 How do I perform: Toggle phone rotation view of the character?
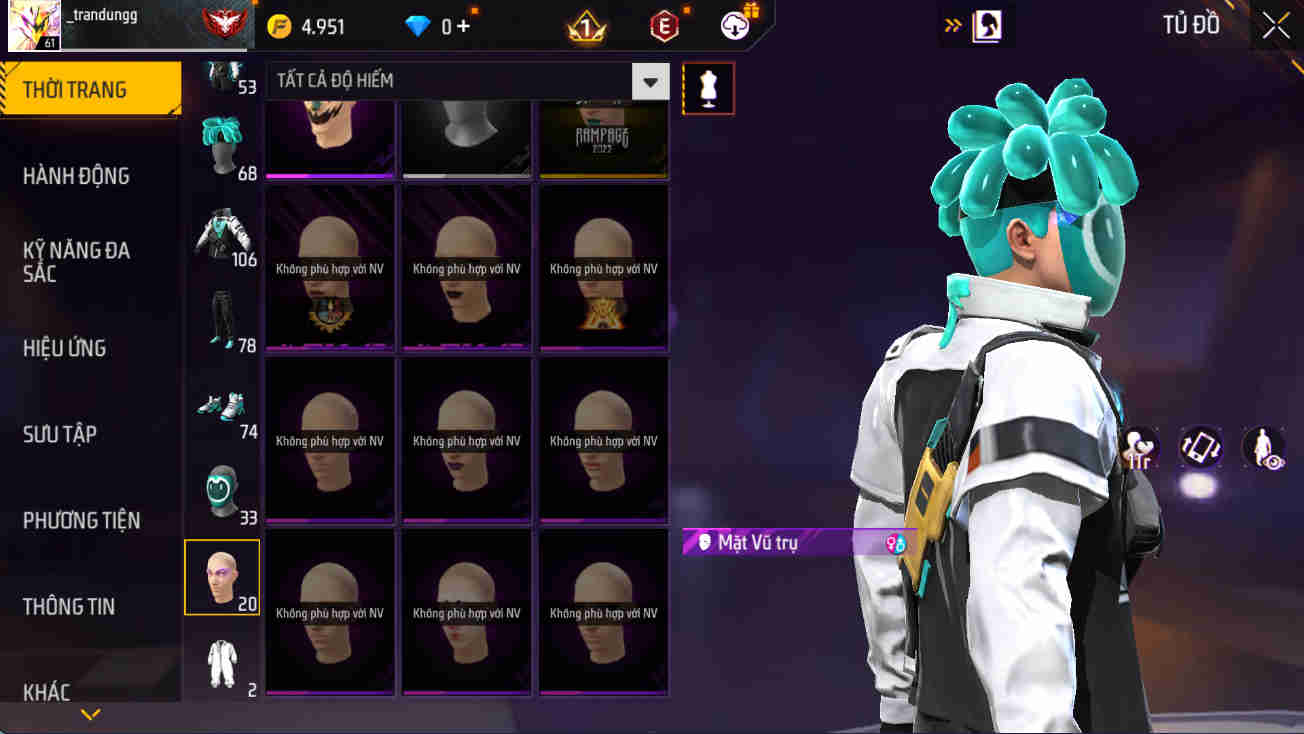[1198, 448]
